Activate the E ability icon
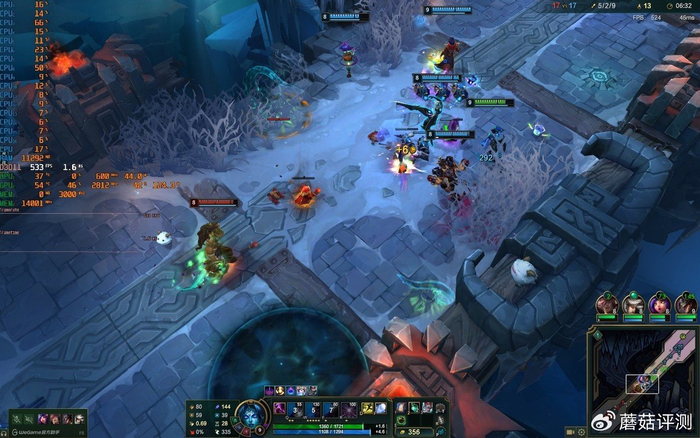700x438 pixels. click(329, 408)
